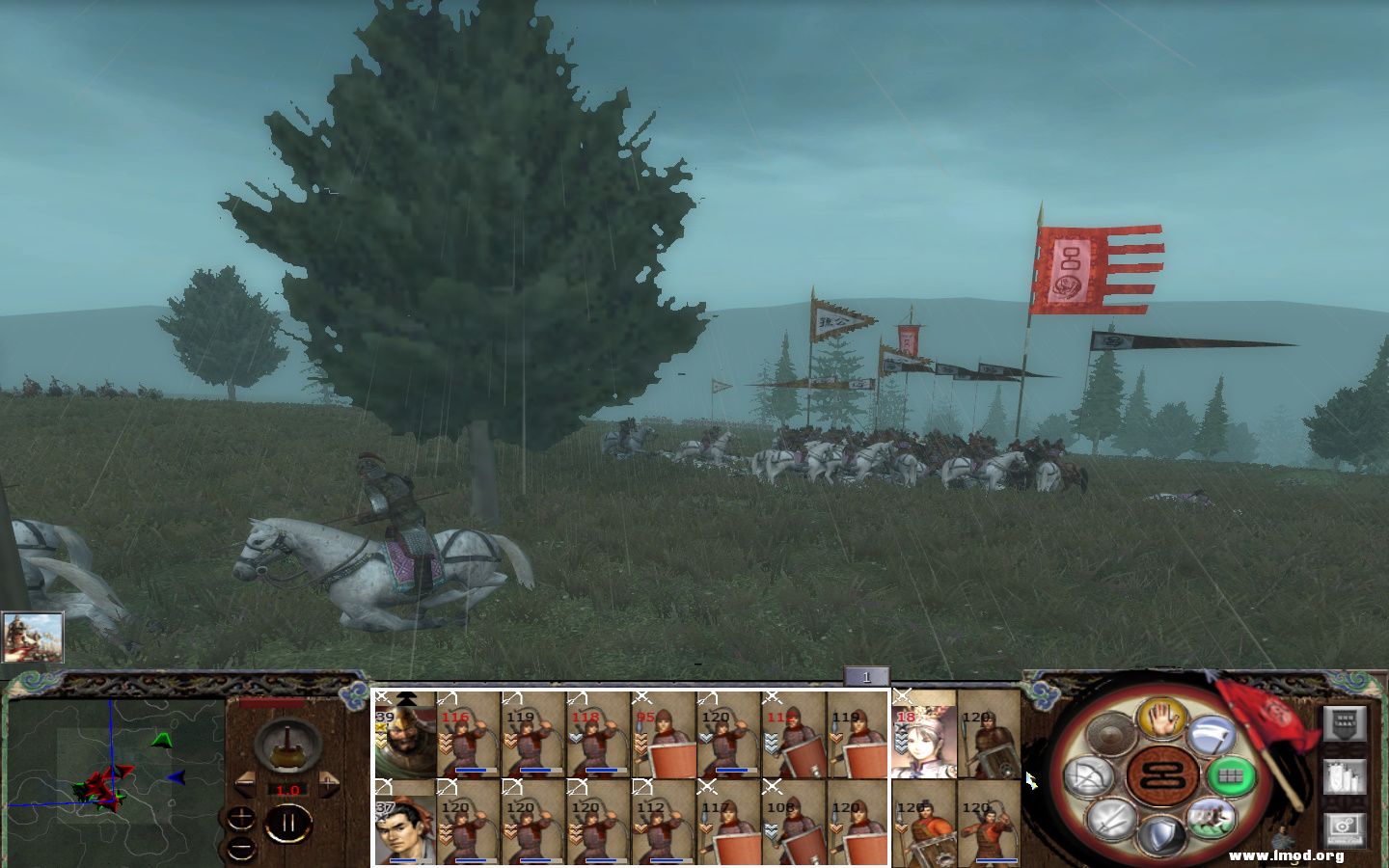The image size is (1389, 868).
Task: Open army banner details with the top-right shield button
Action: (1343, 723)
